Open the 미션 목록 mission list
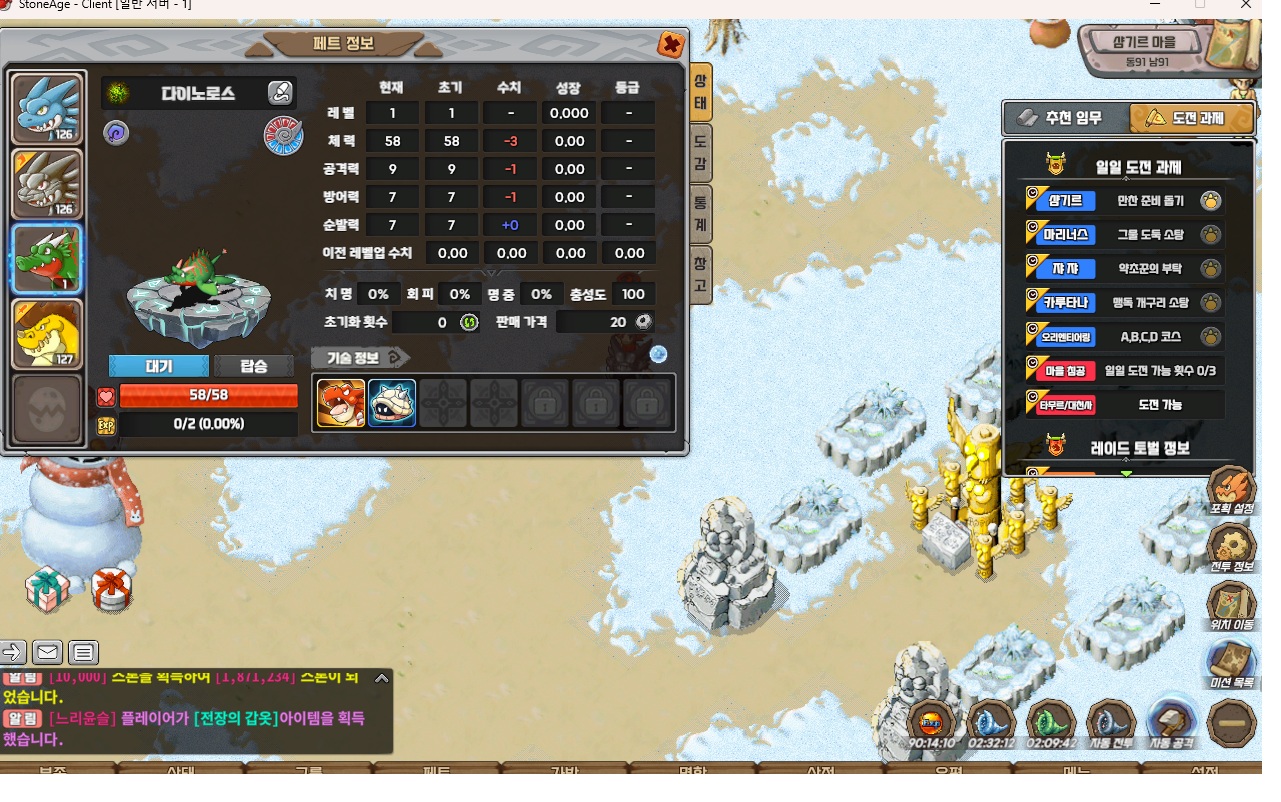This screenshot has width=1281, height=802. (1231, 664)
